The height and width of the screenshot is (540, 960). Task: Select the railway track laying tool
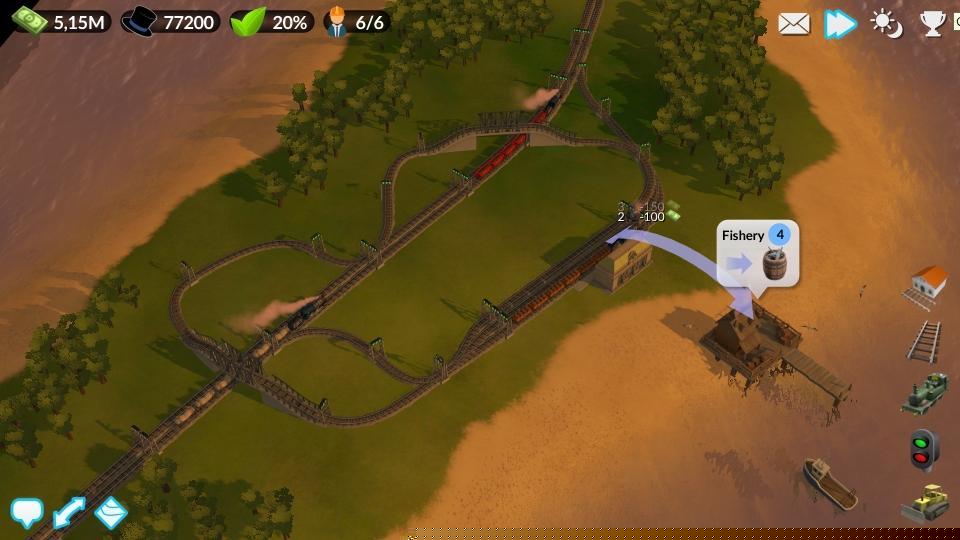926,341
